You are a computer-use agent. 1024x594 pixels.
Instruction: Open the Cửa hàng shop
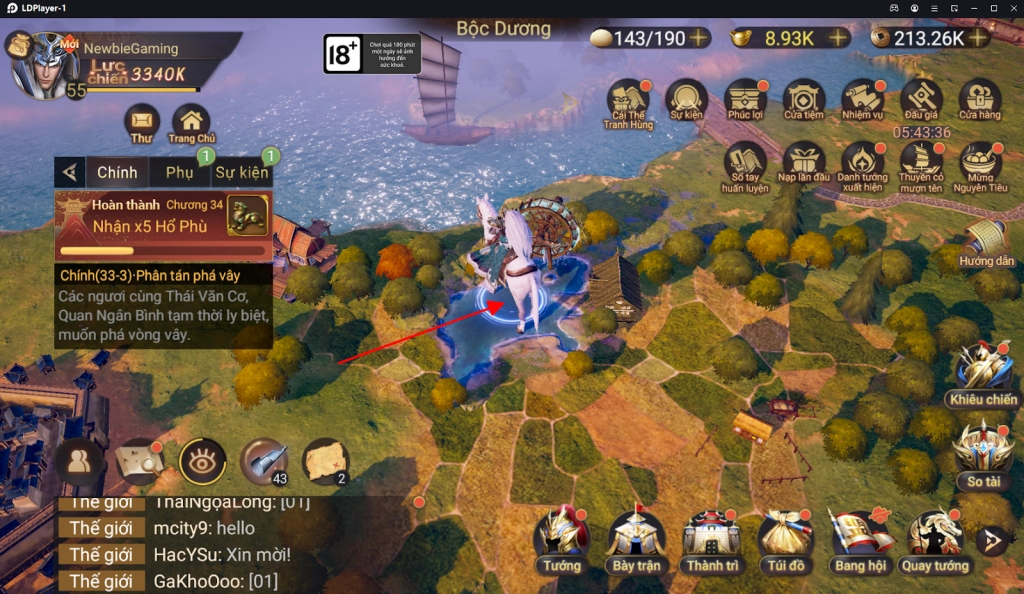click(x=980, y=99)
